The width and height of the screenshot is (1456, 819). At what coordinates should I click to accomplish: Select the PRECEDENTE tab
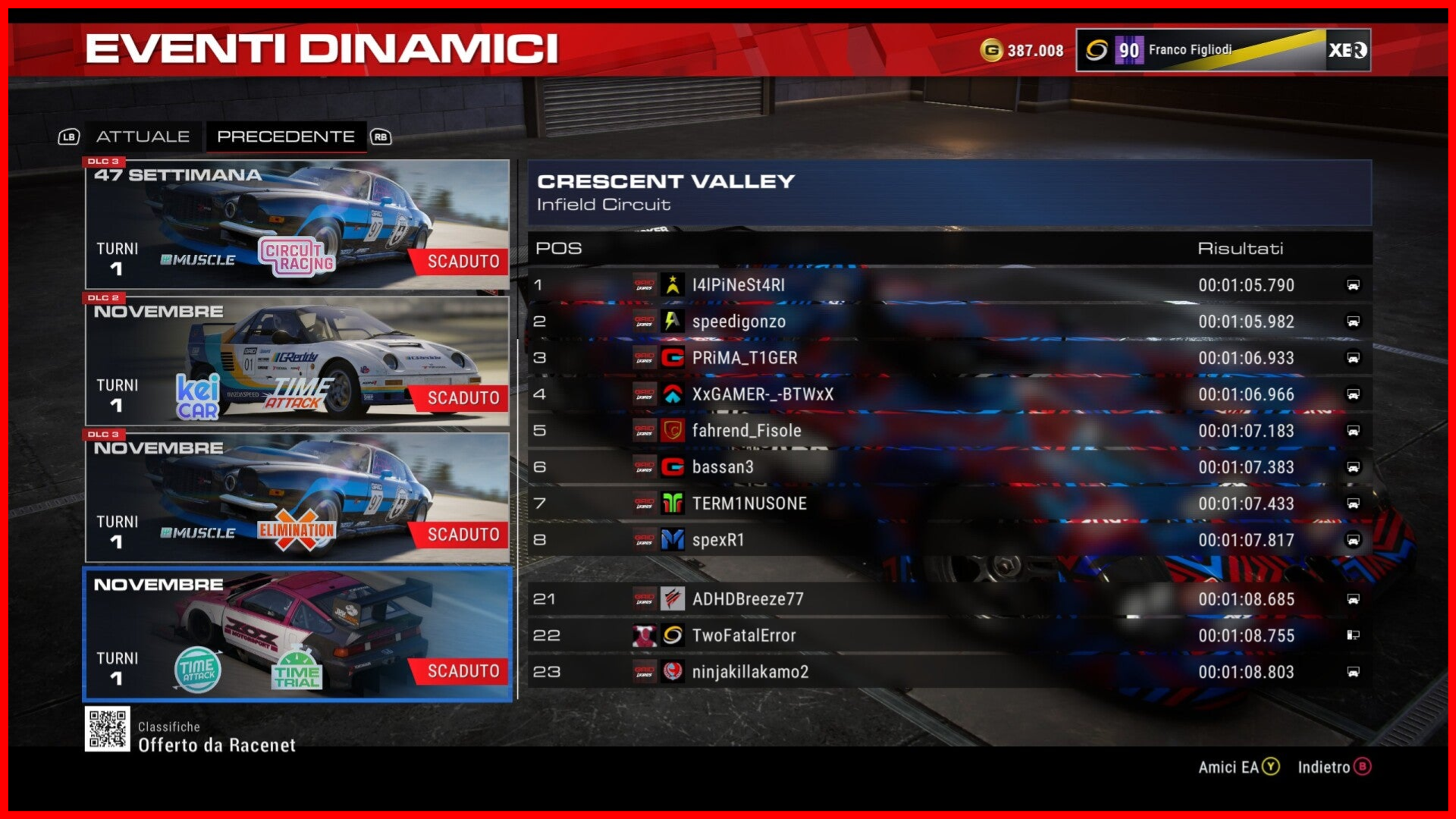pyautogui.click(x=286, y=136)
